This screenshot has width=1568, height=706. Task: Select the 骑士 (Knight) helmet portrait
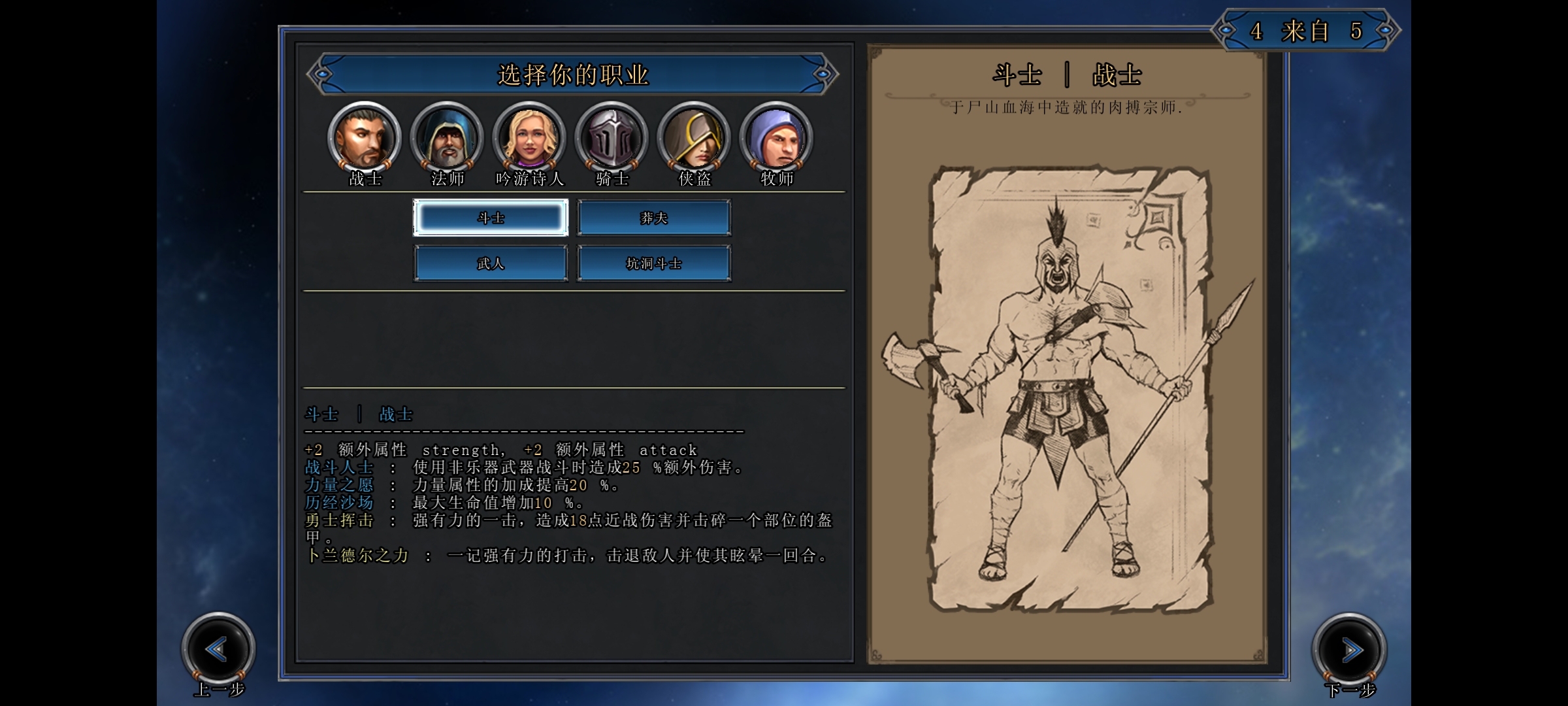point(612,137)
